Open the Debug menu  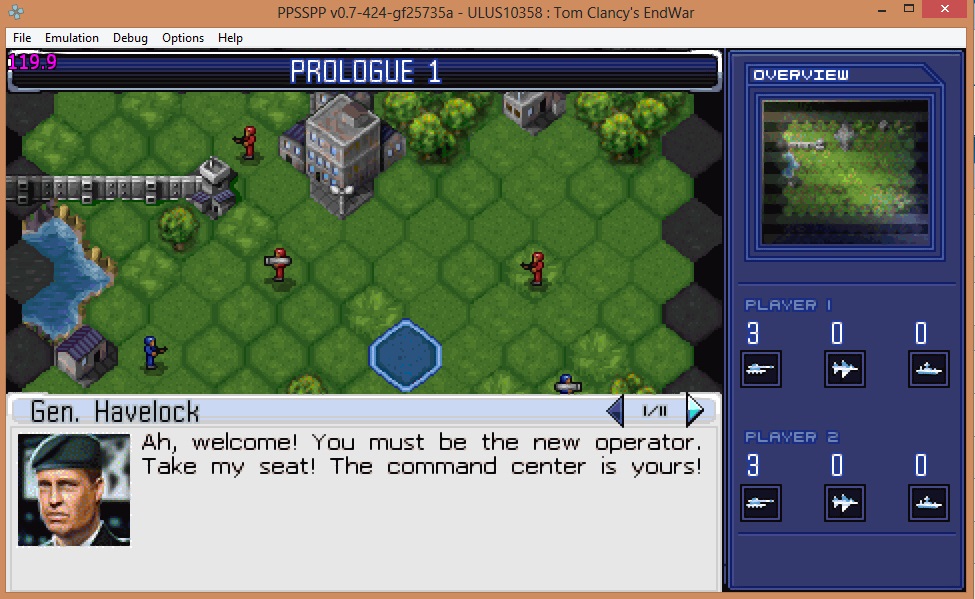tap(130, 38)
